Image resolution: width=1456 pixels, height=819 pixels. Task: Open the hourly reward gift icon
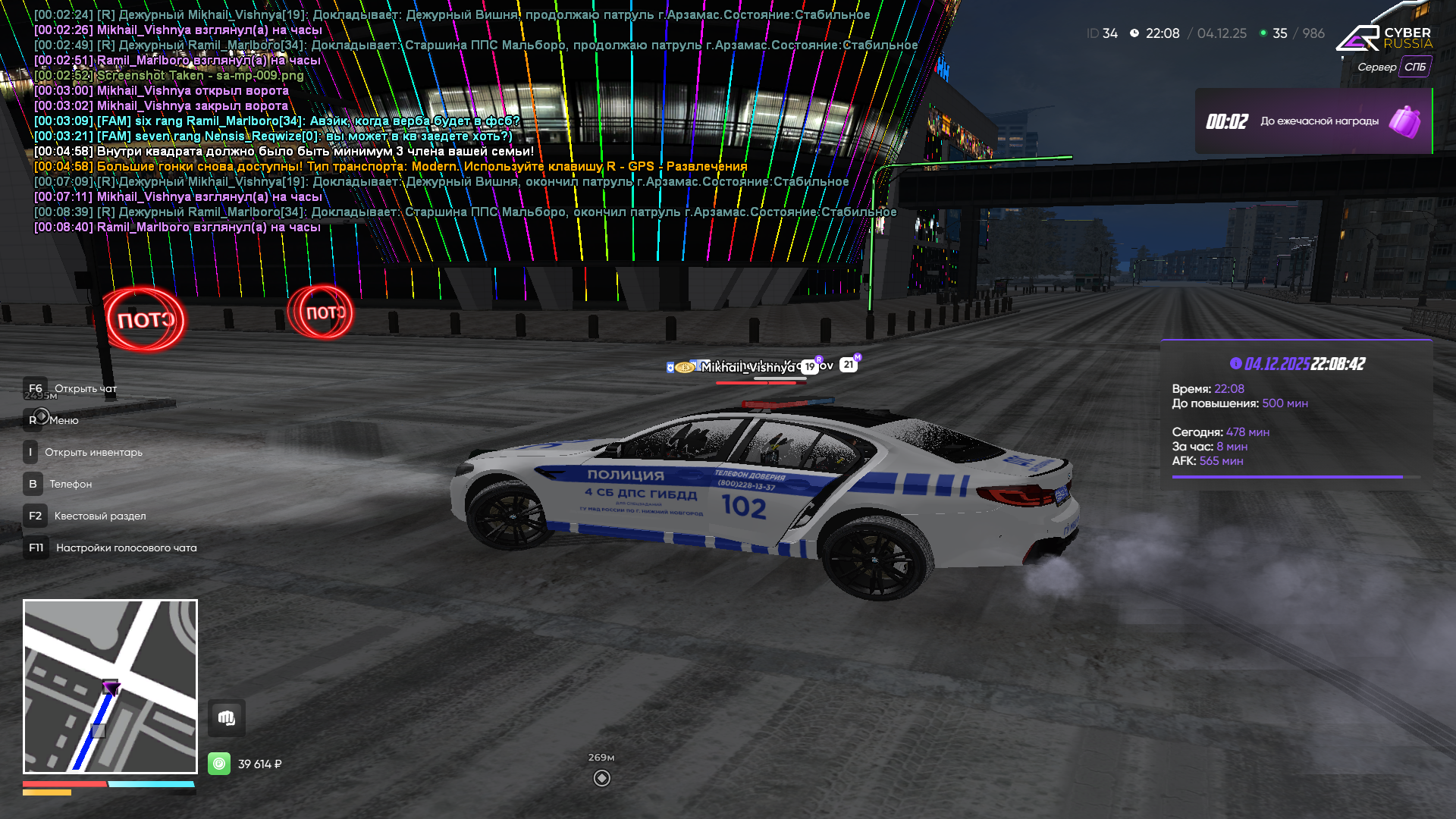click(1404, 121)
